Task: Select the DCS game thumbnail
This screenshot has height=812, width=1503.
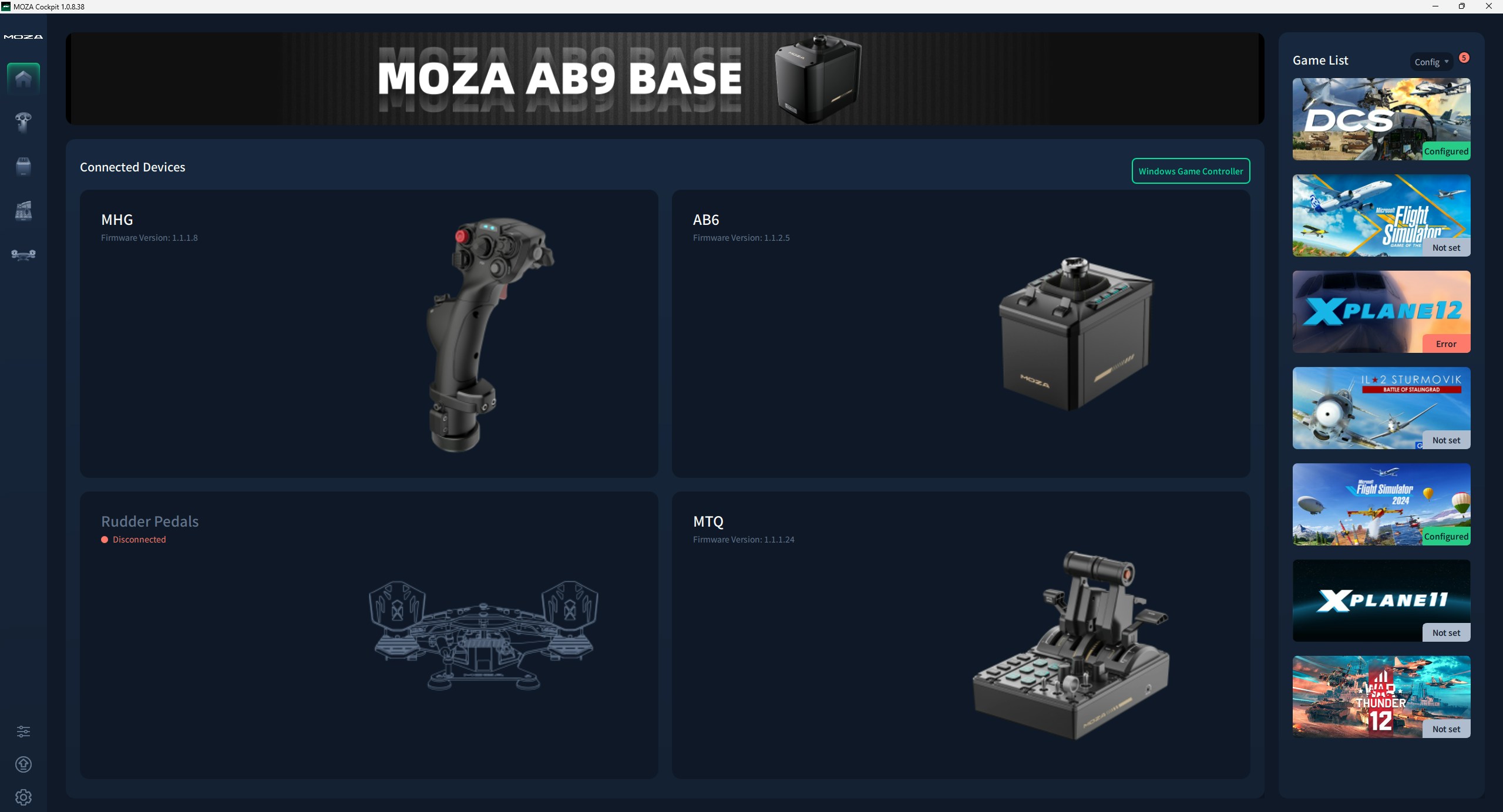Action: tap(1381, 119)
